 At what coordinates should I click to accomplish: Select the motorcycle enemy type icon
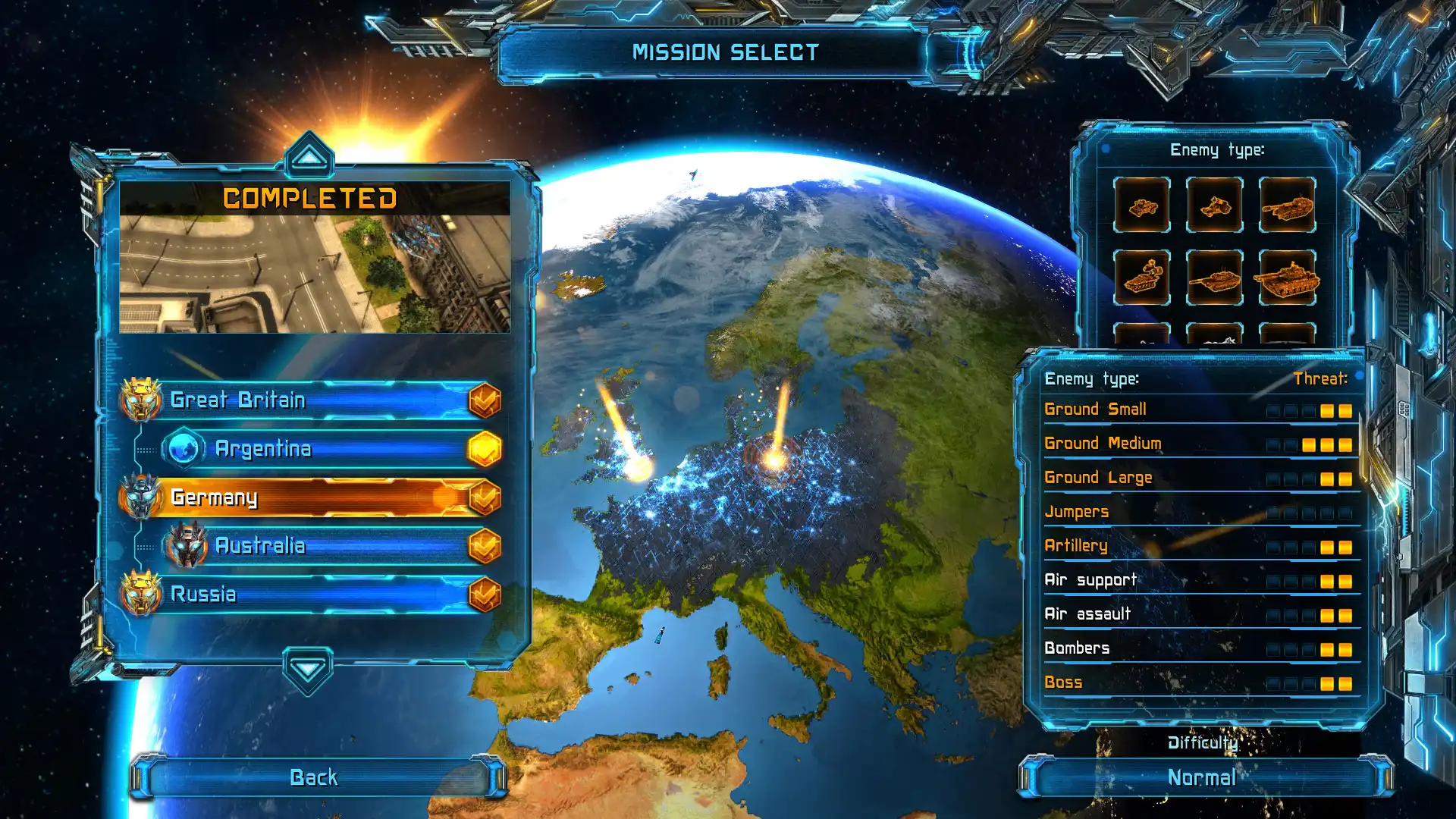(1216, 206)
